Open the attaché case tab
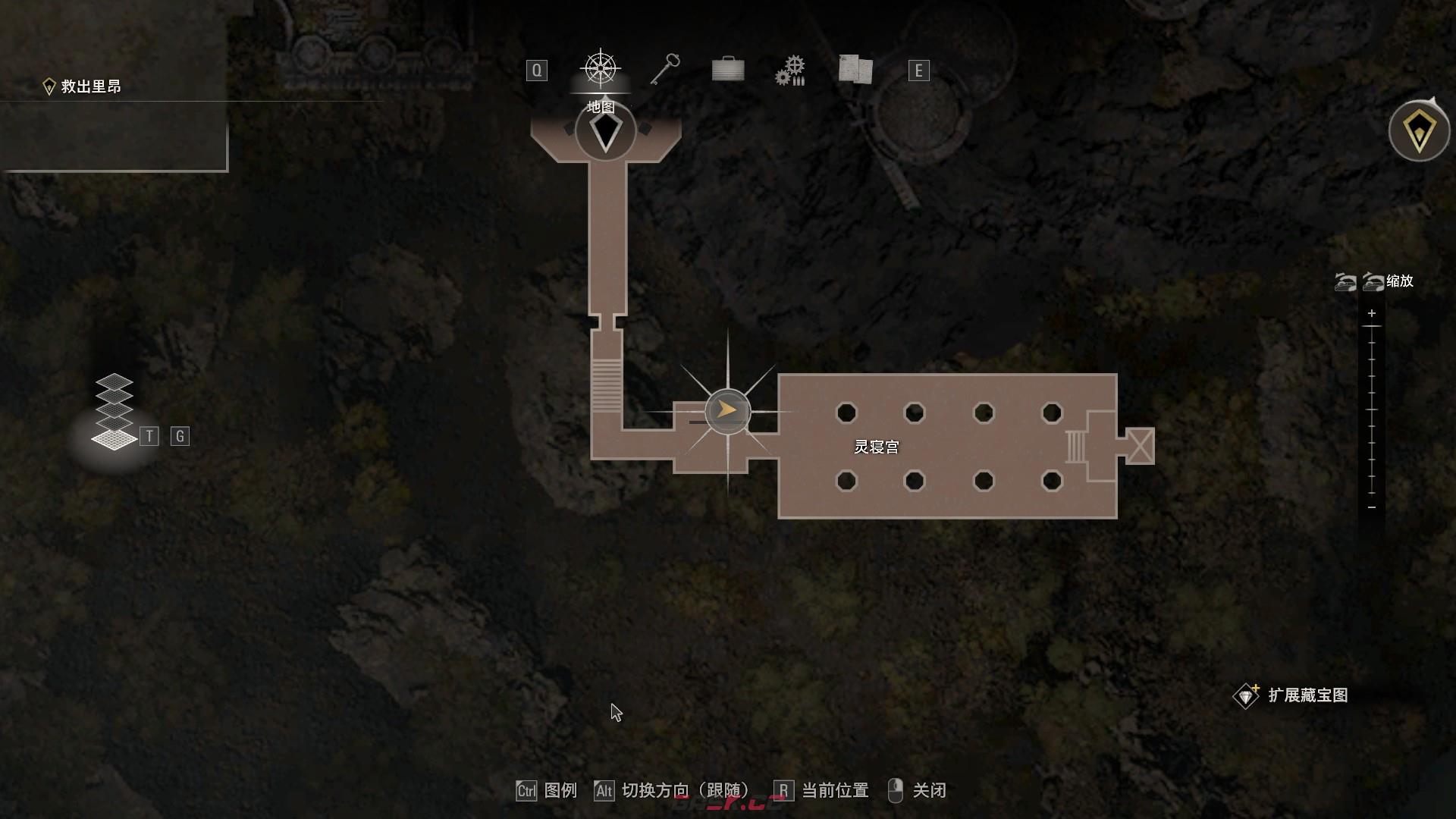The image size is (1456, 819). pyautogui.click(x=728, y=70)
